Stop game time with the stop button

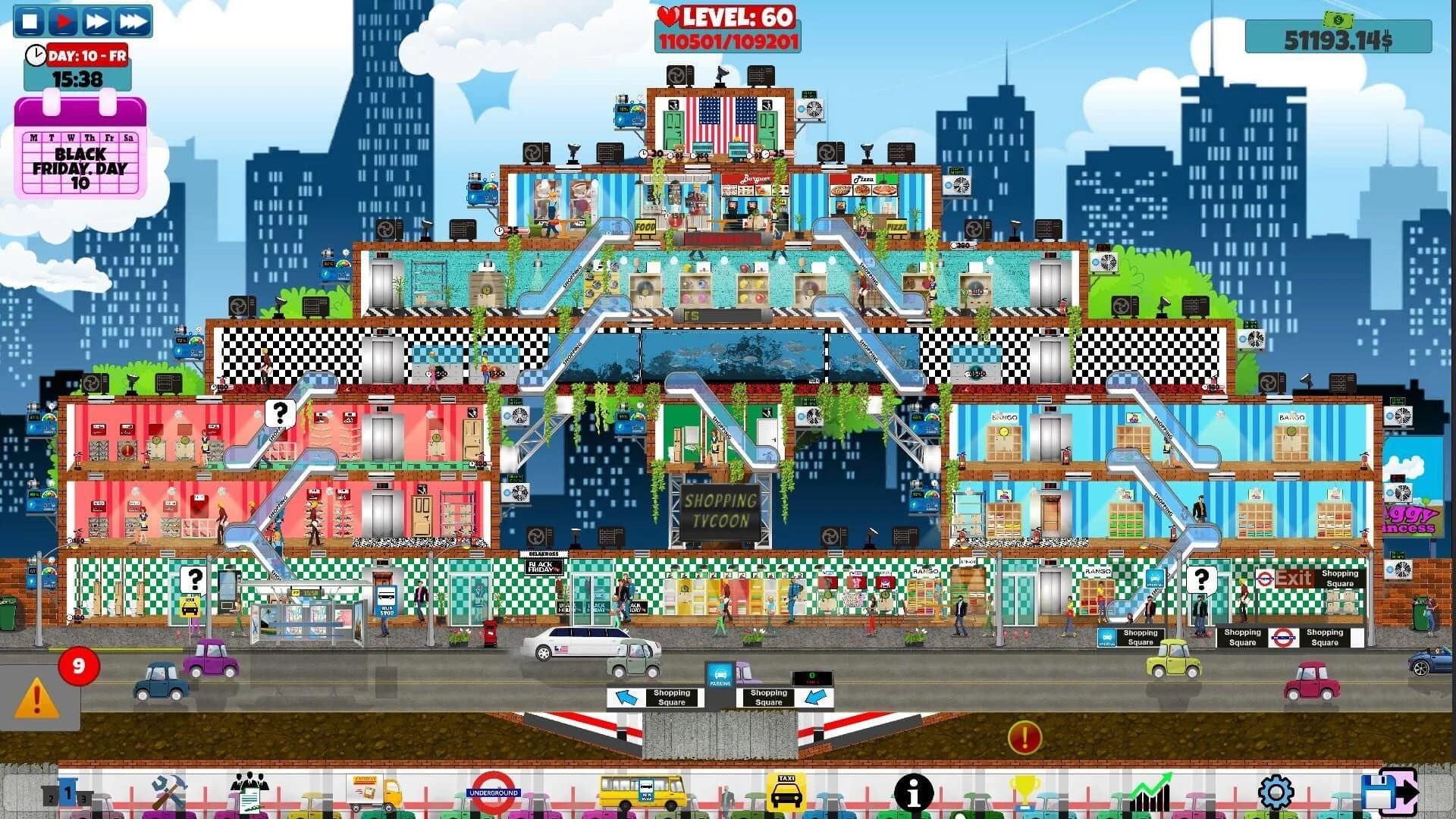30,20
